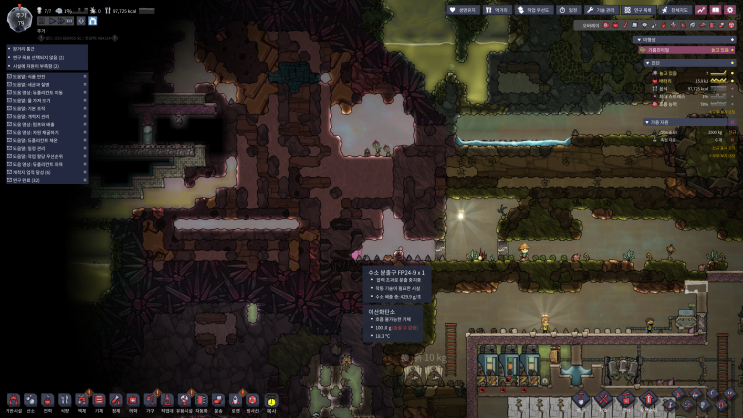Choose the 복사 (Copy) tool button

(271, 402)
